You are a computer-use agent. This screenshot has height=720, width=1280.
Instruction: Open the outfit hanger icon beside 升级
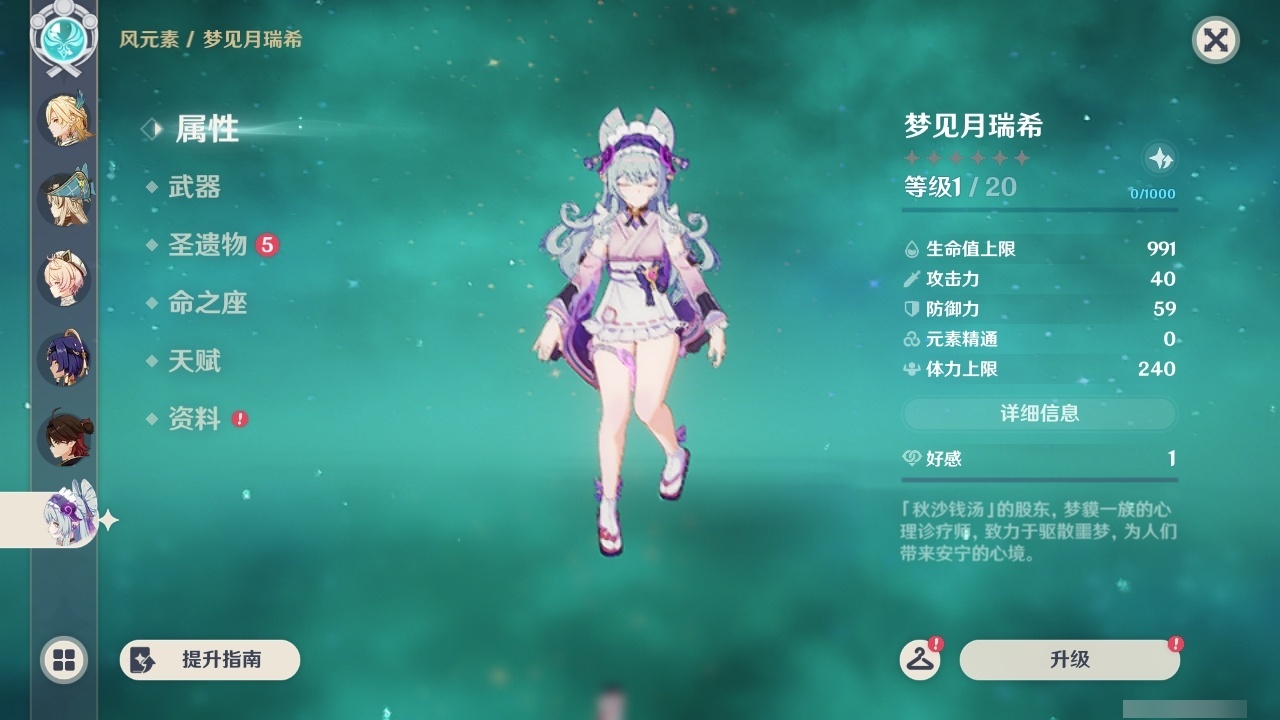[922, 660]
